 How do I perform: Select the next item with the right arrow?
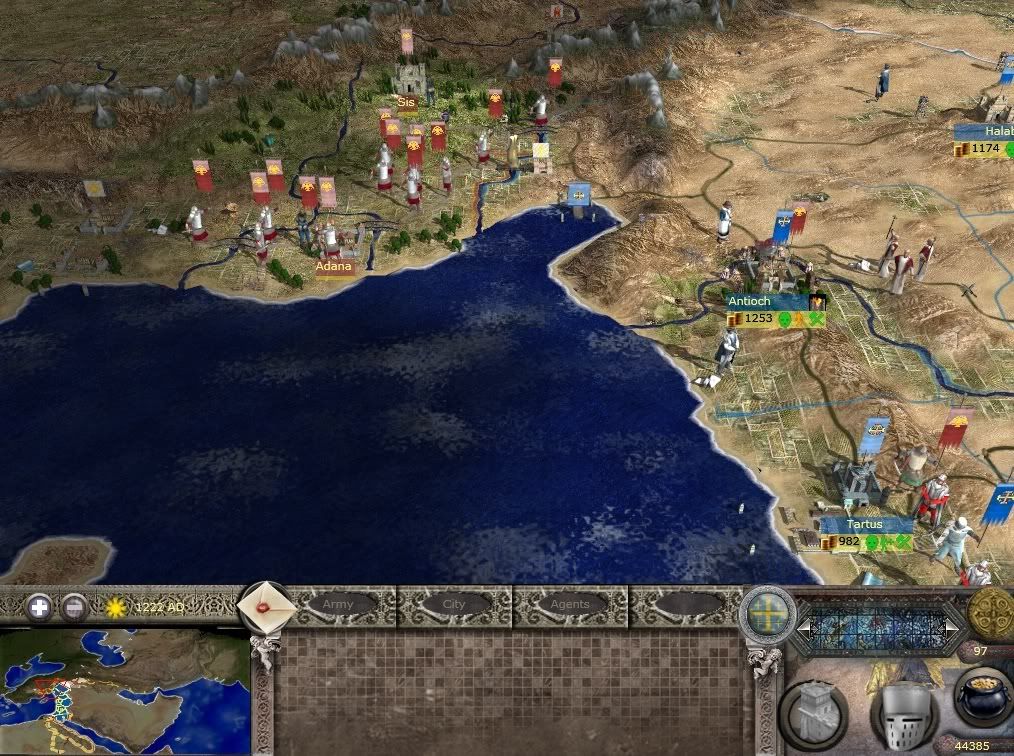[950, 628]
